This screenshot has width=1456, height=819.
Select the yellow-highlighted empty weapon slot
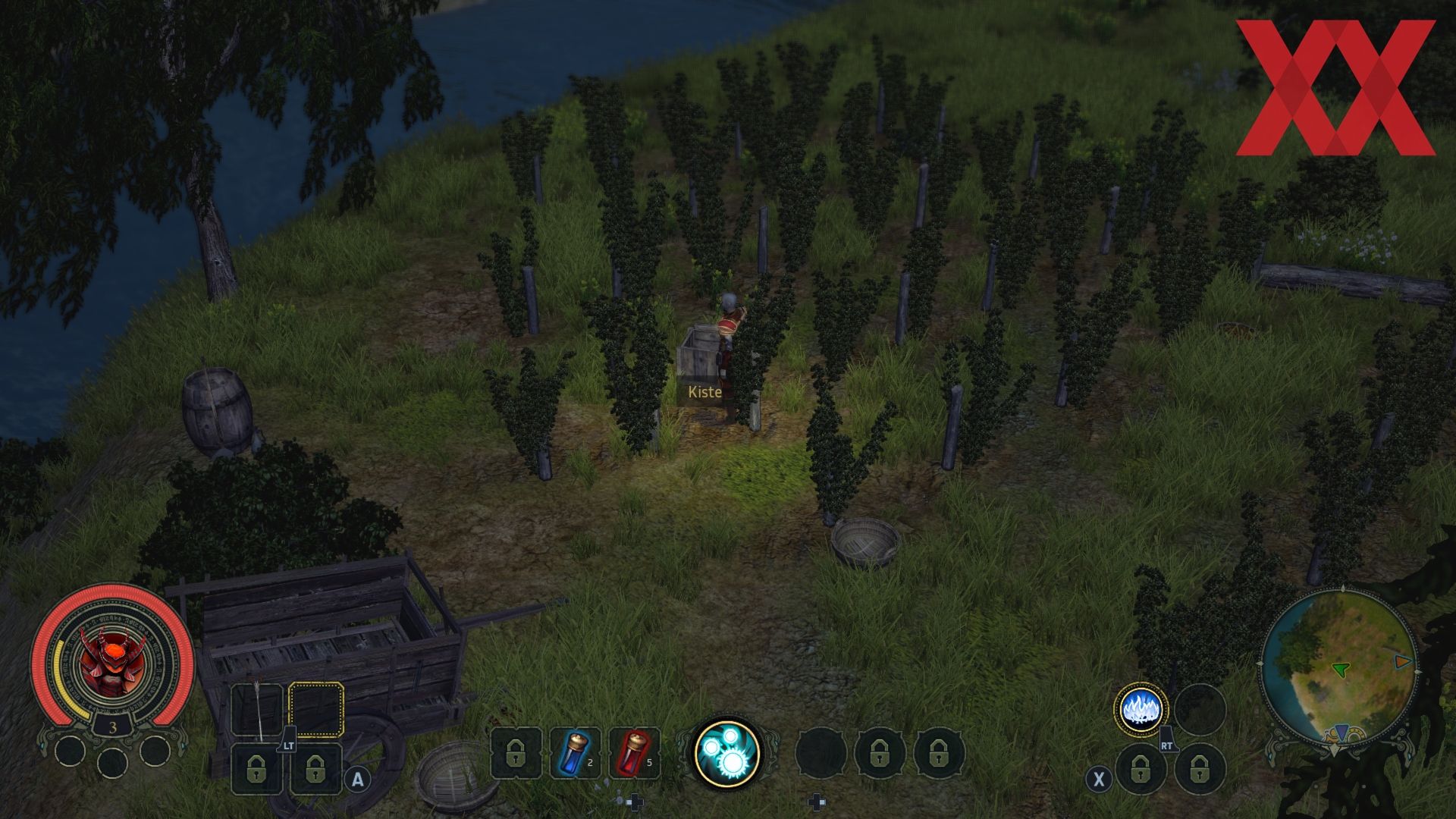coord(316,710)
